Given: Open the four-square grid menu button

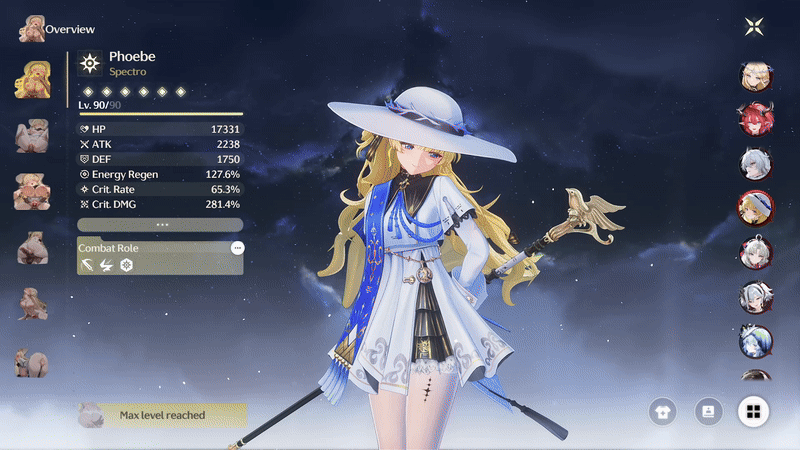Looking at the screenshot, I should point(753,411).
